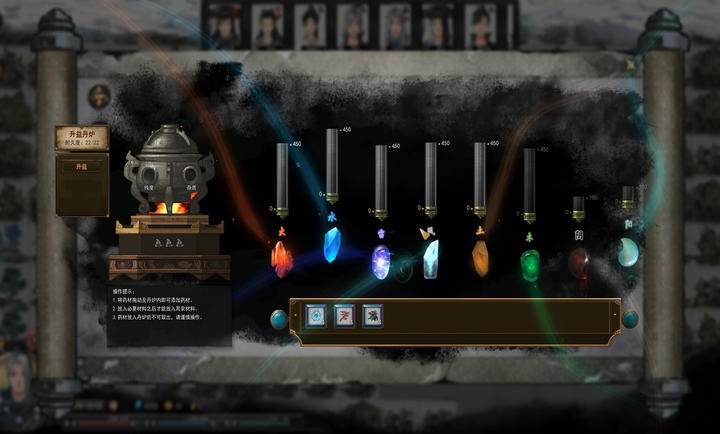Pick the red herb ingredient slot
720x434 pixels.
click(x=344, y=314)
